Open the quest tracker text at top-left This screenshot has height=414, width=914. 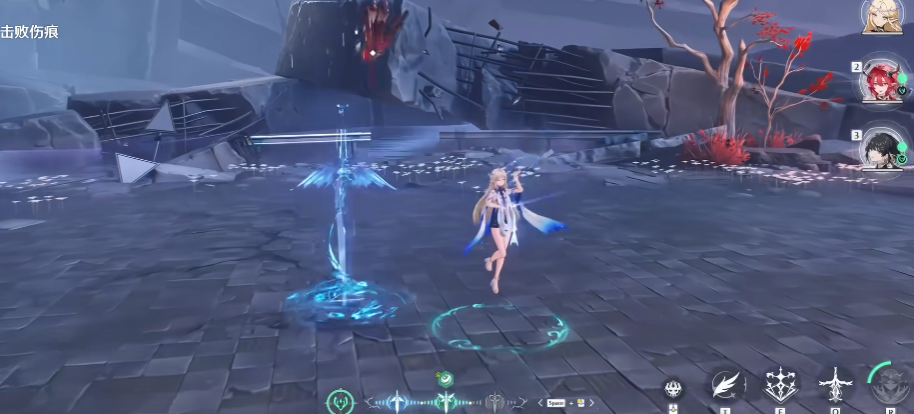[30, 32]
